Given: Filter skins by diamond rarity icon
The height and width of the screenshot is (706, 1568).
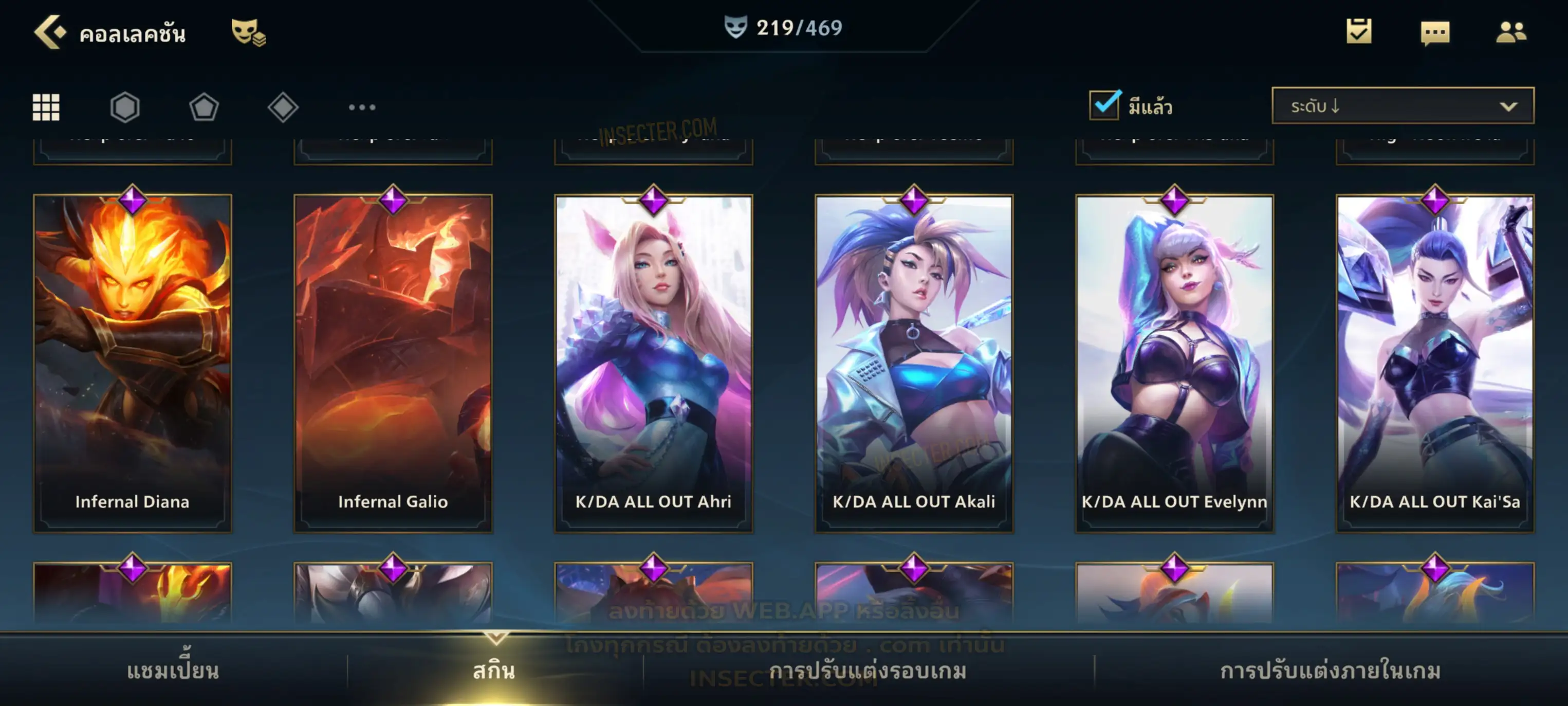Looking at the screenshot, I should 283,107.
